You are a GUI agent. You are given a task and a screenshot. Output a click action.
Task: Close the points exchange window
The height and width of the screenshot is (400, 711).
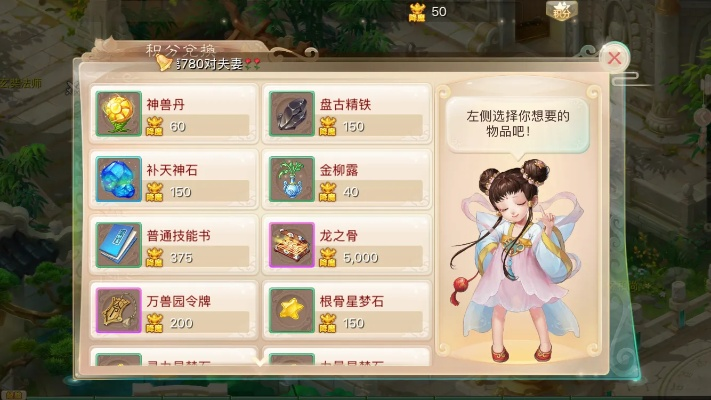(614, 58)
